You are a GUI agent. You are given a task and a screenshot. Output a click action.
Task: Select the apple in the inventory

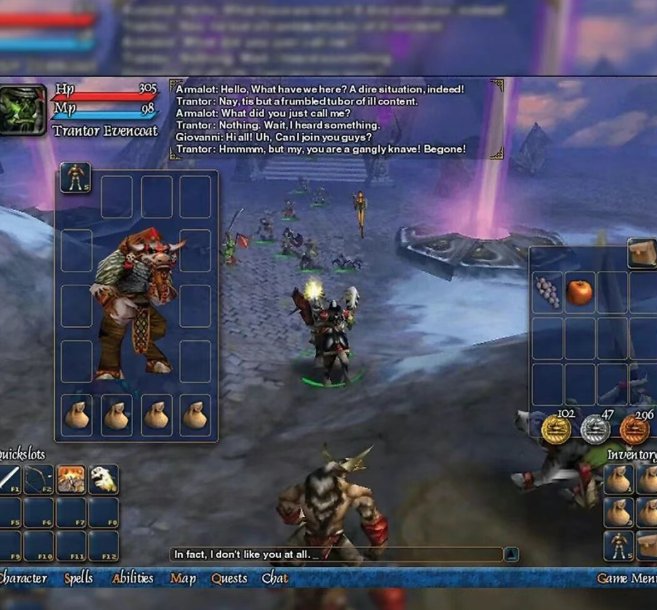click(579, 292)
